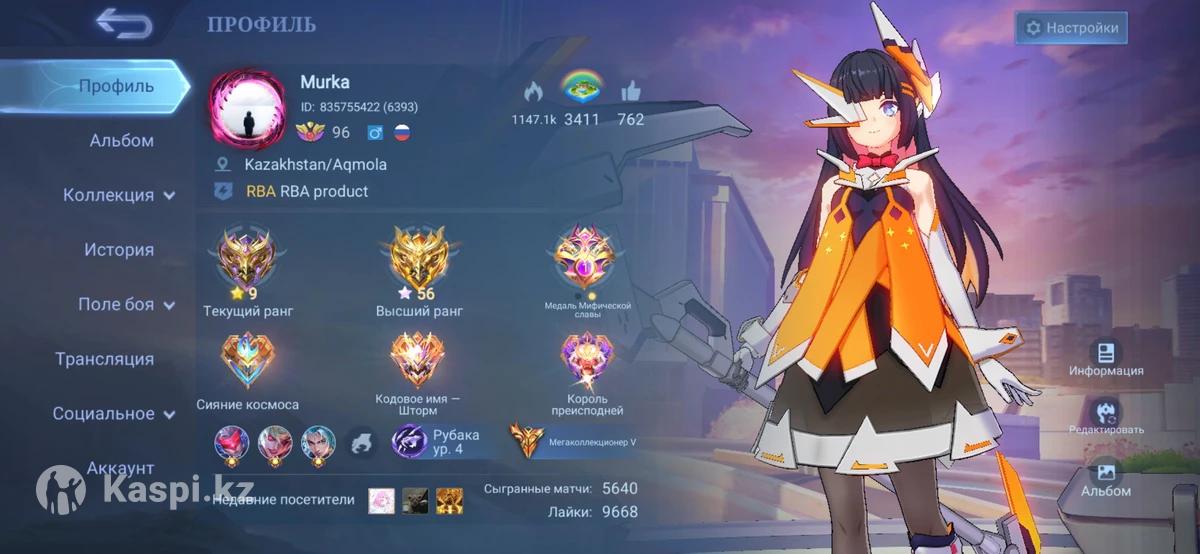Expand the Поле боя section

125,304
